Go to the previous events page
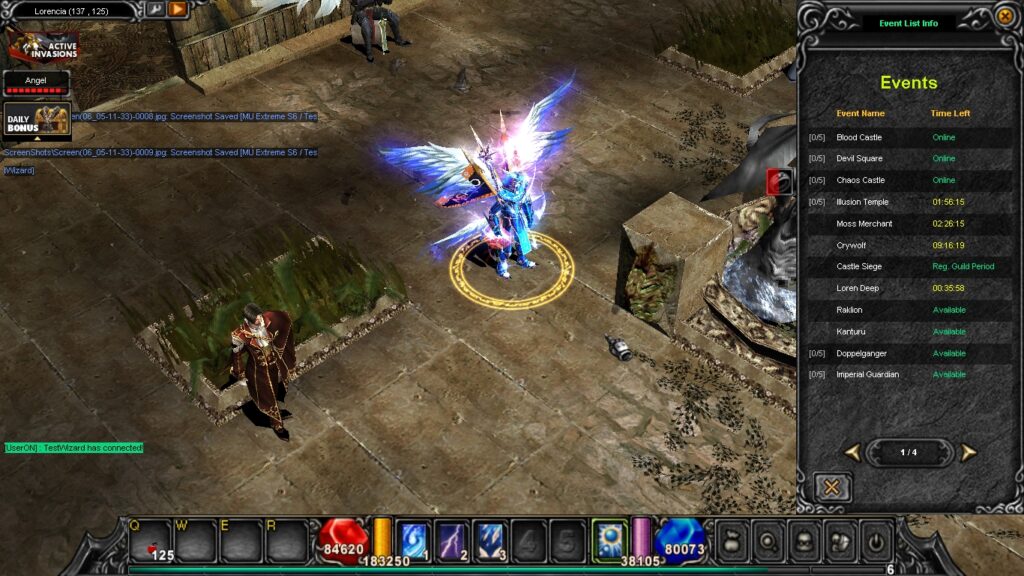This screenshot has height=576, width=1024. (x=852, y=453)
